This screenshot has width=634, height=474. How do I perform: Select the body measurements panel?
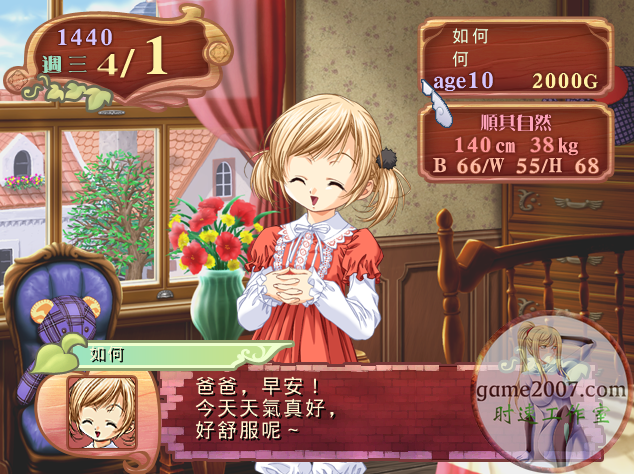[516, 143]
